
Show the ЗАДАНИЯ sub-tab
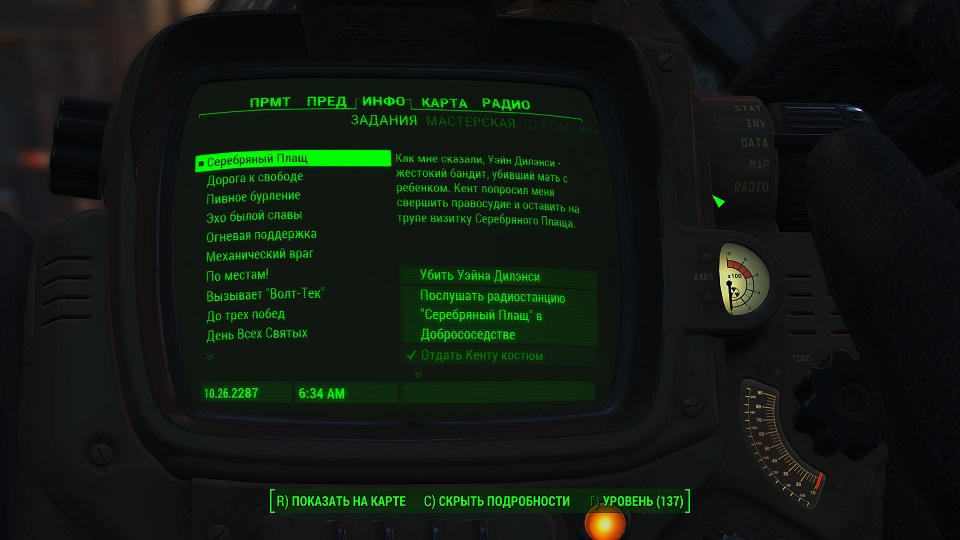coord(383,123)
